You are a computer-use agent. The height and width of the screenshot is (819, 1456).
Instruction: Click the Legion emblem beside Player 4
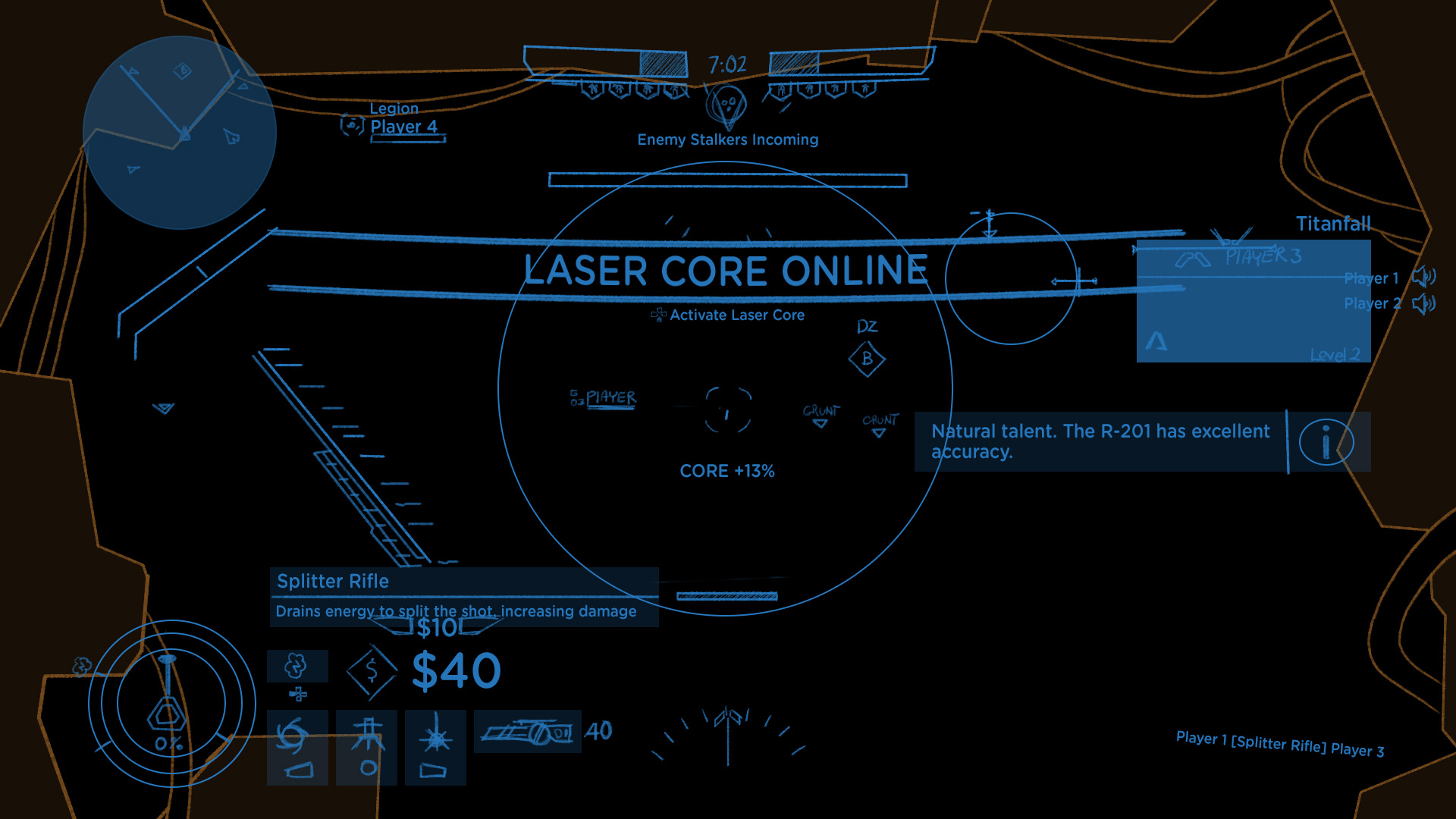(350, 126)
